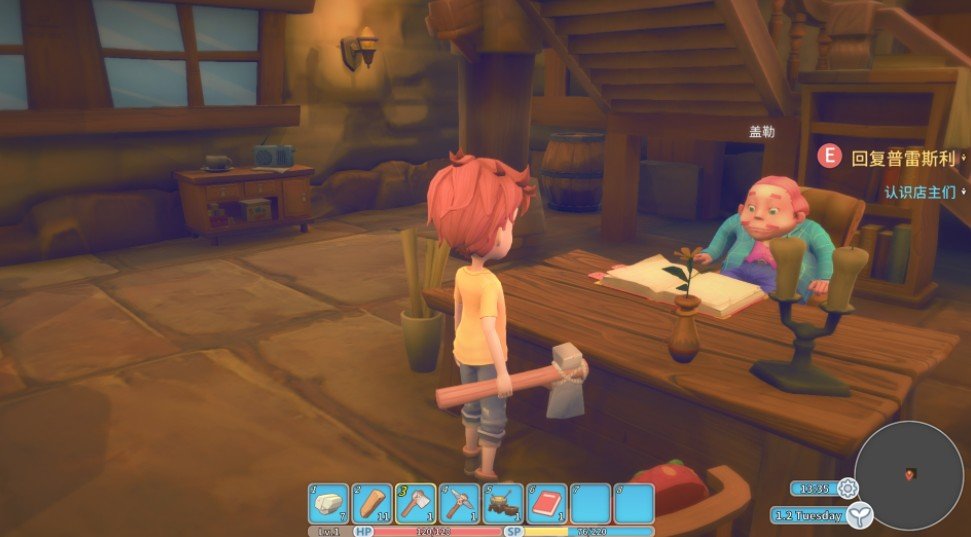Equip the axe in the highlighted slot
The width and height of the screenshot is (971, 537).
click(416, 503)
